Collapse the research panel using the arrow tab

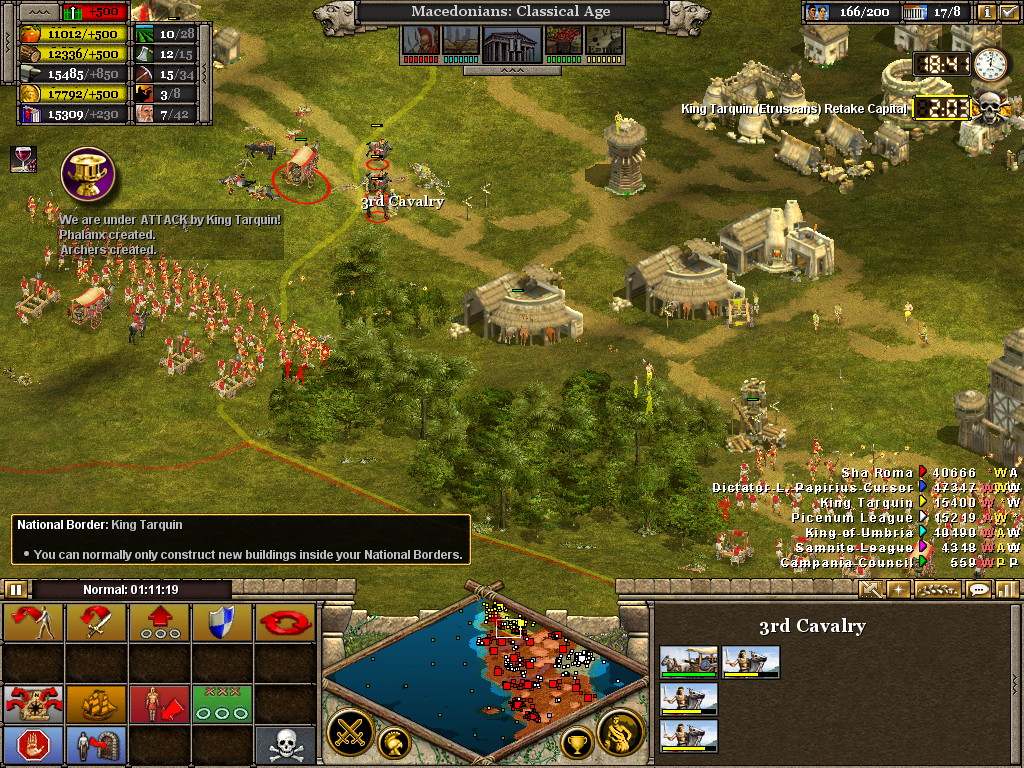(x=511, y=71)
